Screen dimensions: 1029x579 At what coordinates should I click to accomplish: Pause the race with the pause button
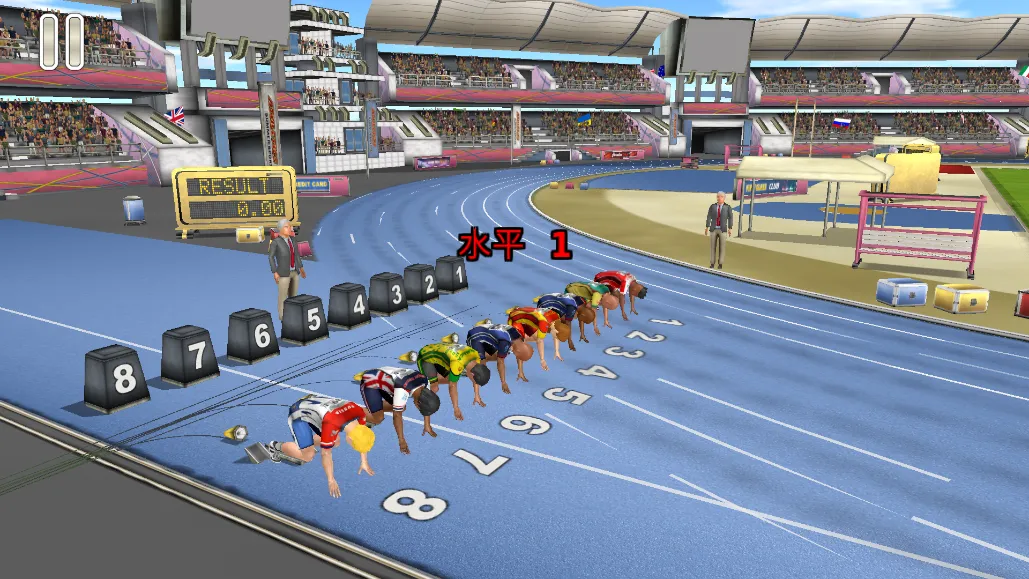coord(61,41)
